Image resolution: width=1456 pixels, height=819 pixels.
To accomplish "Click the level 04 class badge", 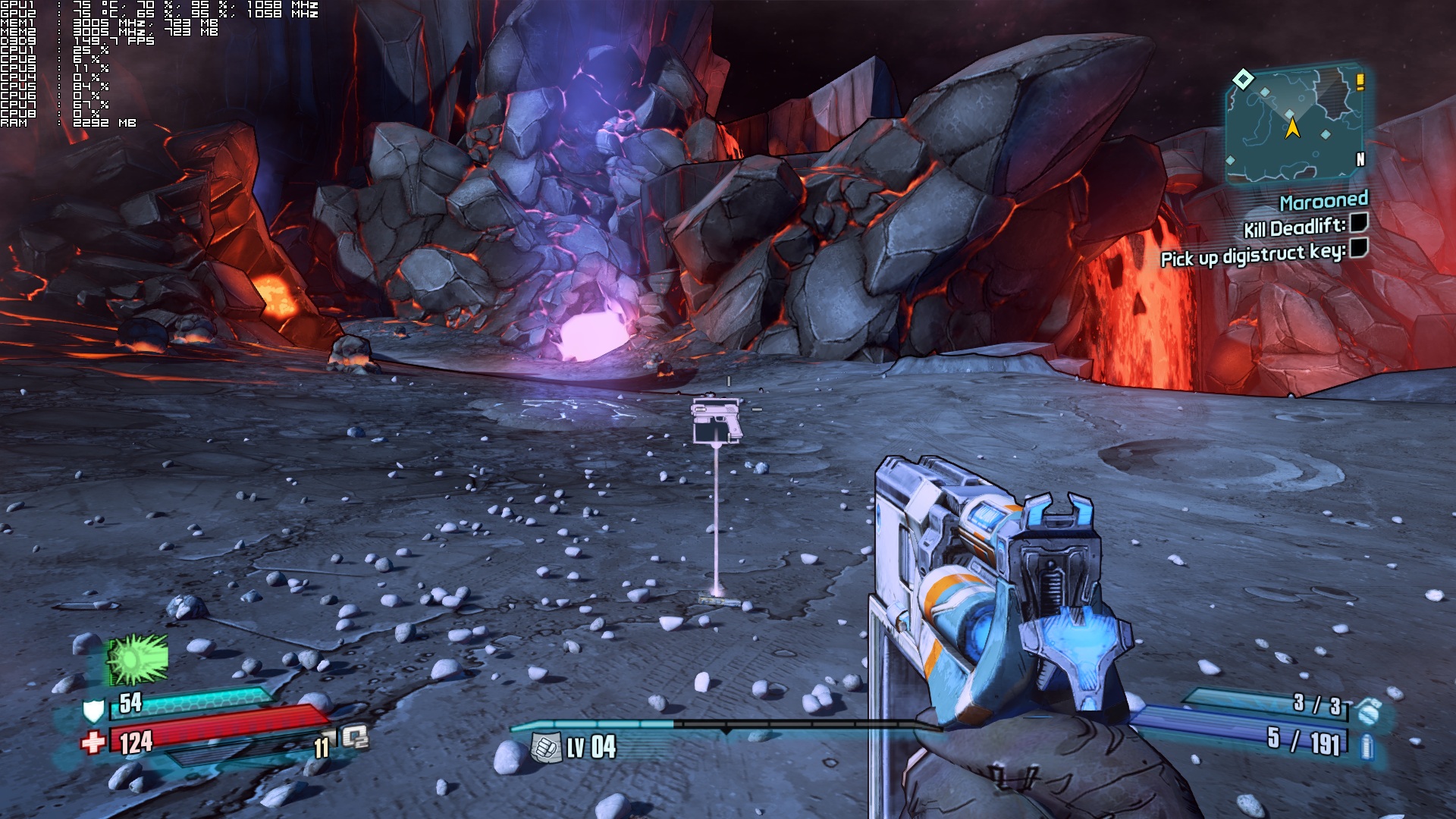I will pyautogui.click(x=544, y=748).
